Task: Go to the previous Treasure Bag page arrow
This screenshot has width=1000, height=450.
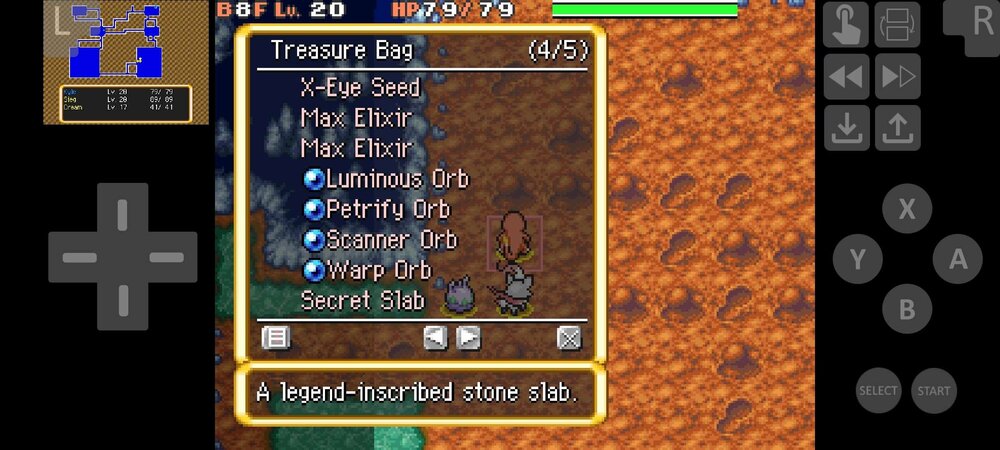Action: tap(435, 338)
